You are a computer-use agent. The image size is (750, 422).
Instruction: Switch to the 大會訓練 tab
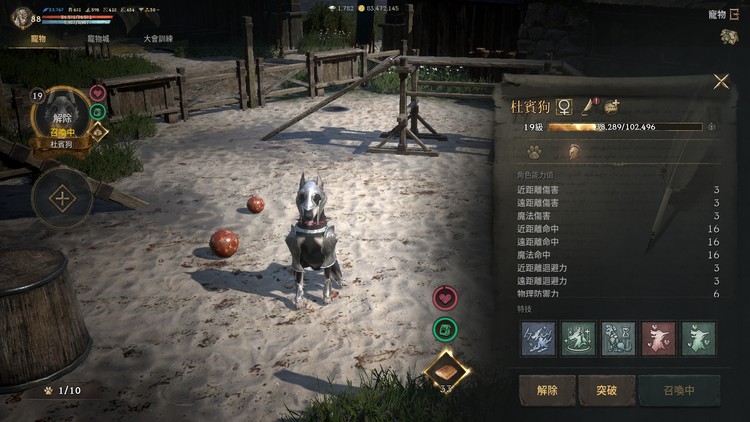tap(157, 38)
